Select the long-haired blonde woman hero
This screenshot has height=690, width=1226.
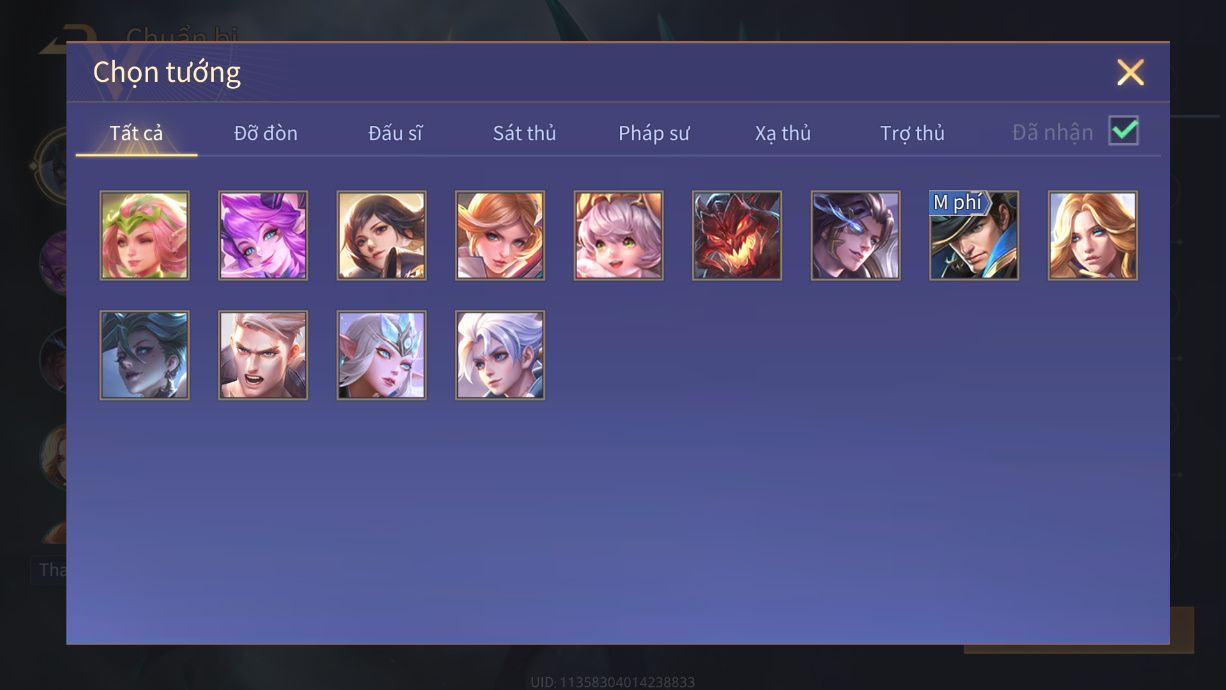[x=1093, y=236]
